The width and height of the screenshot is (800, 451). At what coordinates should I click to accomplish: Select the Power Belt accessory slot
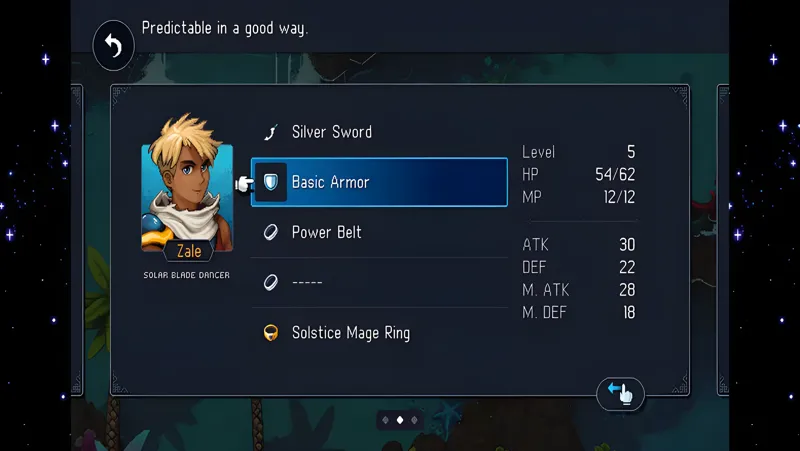(x=378, y=232)
